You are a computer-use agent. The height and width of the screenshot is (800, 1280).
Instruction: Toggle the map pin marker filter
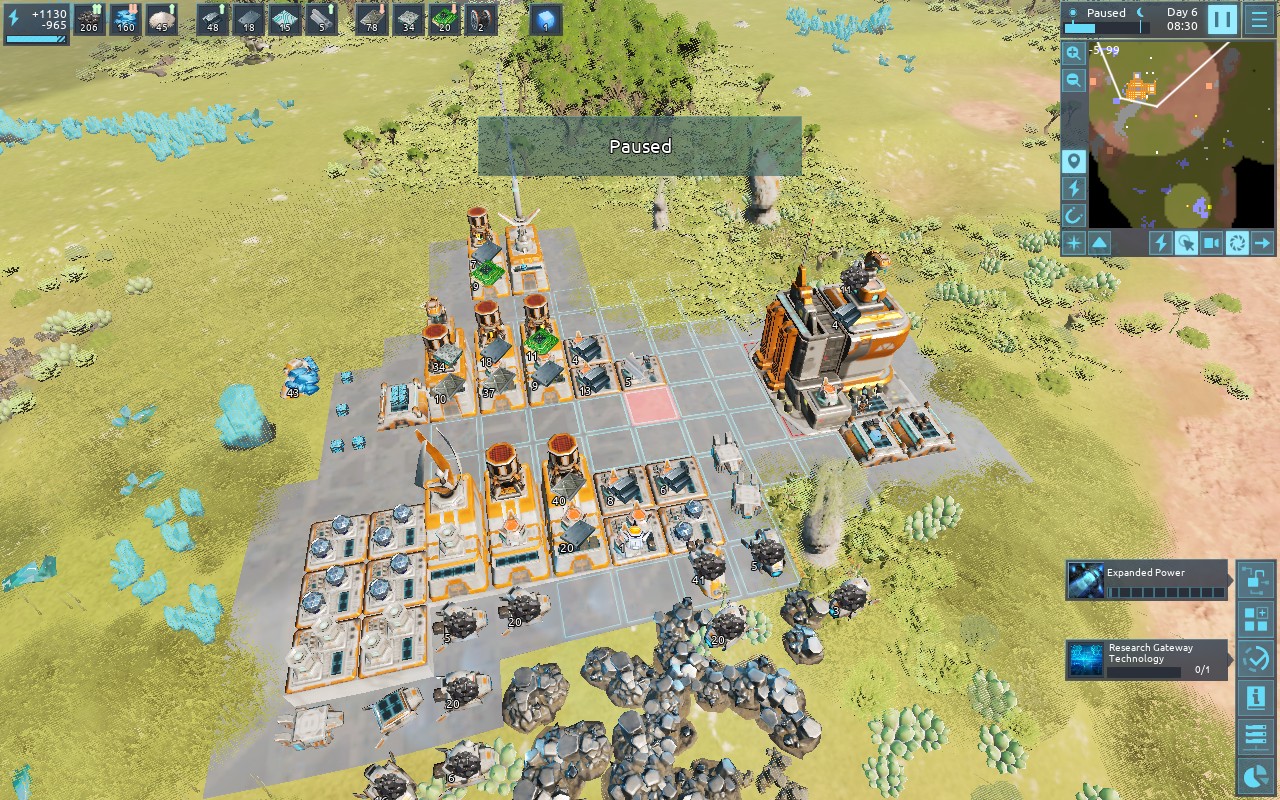tap(1074, 162)
